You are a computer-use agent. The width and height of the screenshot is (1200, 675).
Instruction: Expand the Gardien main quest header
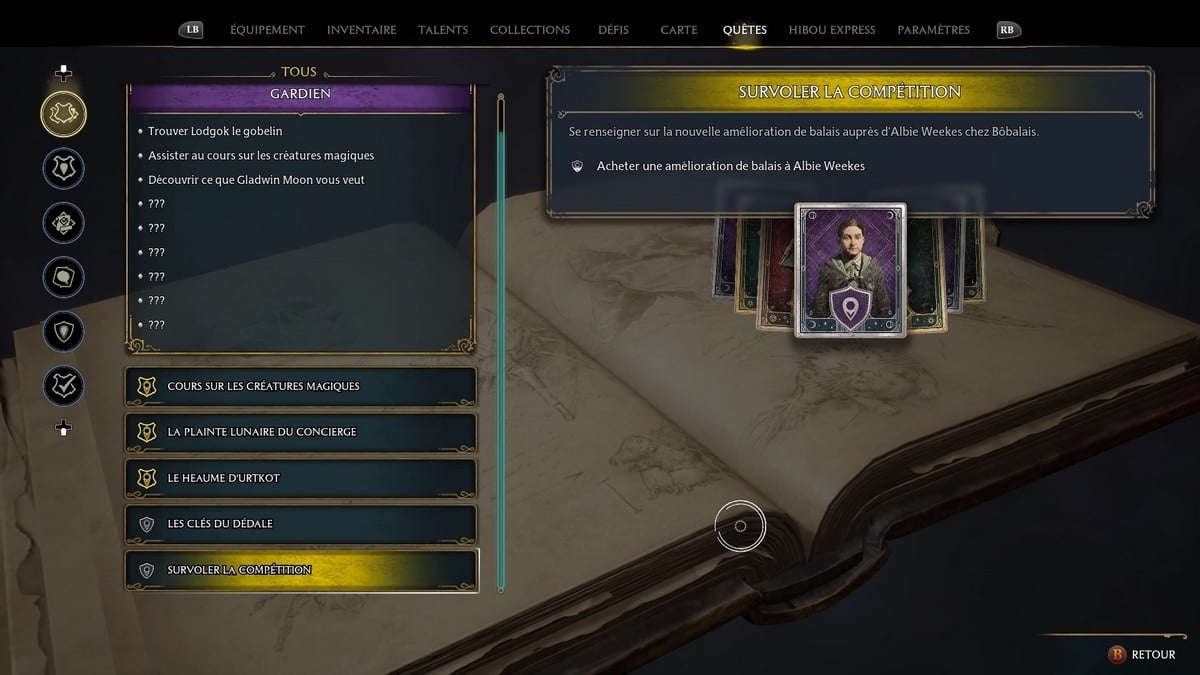[x=300, y=94]
